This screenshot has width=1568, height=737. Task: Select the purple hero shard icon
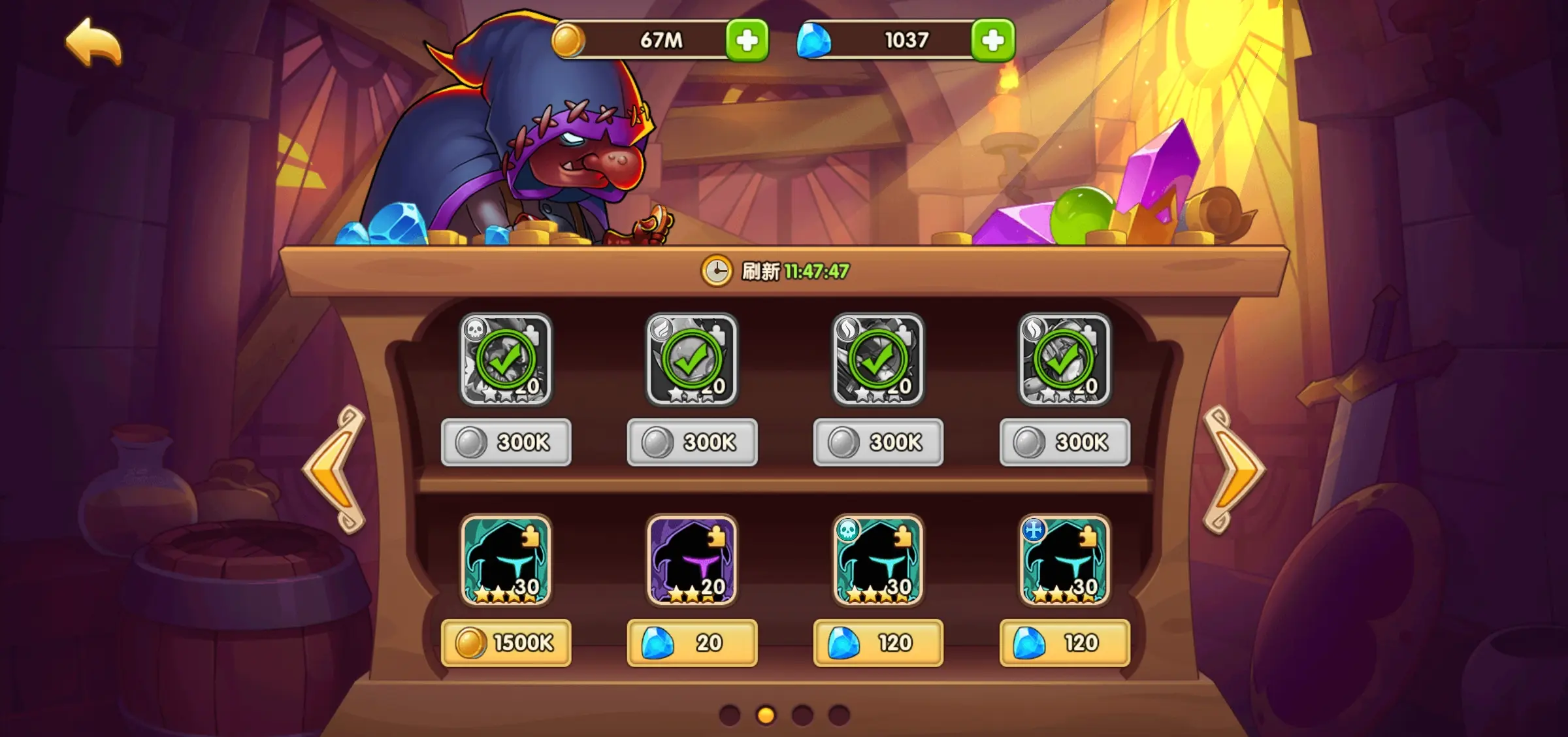point(692,559)
